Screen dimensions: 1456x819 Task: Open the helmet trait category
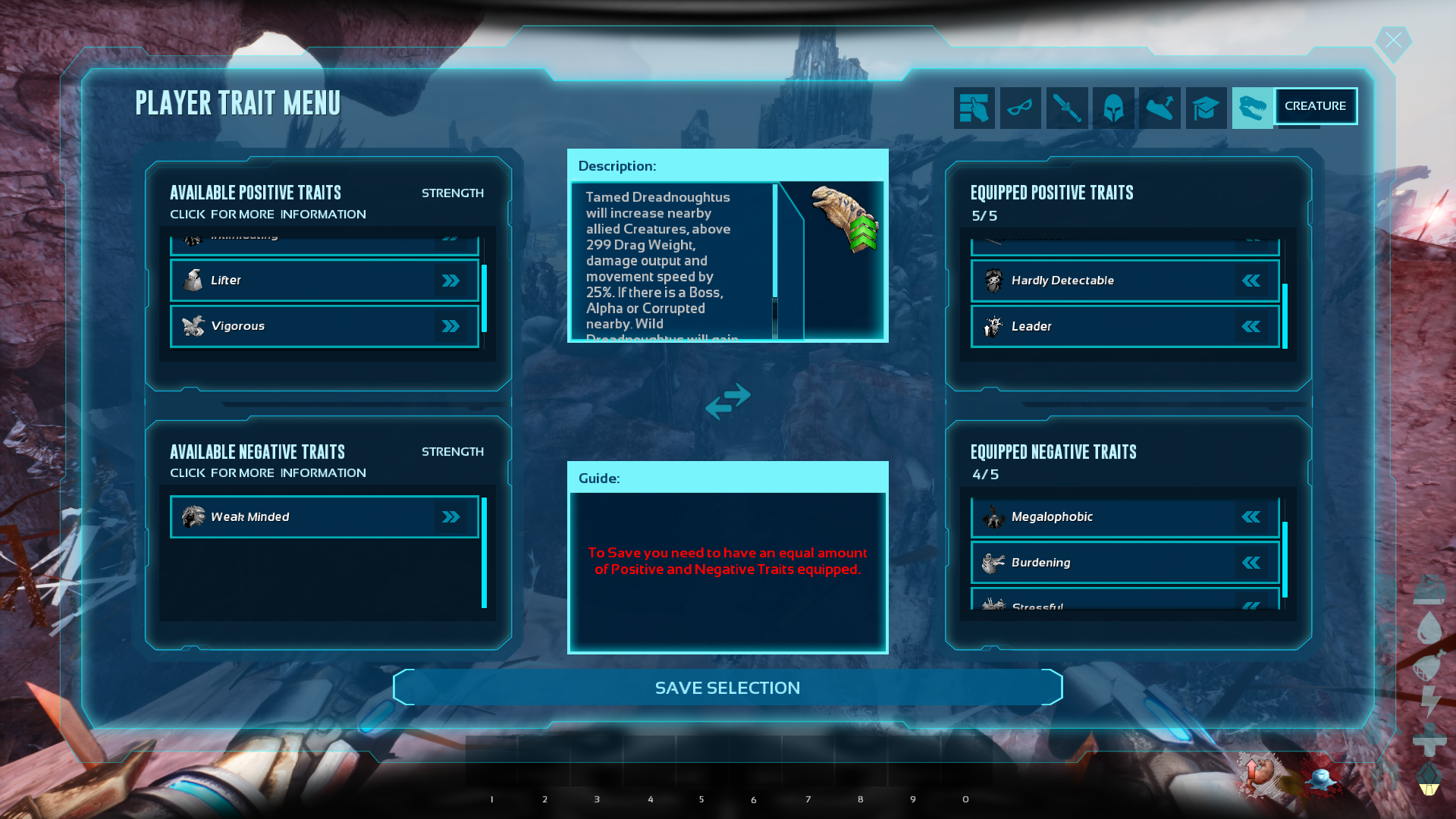(1112, 107)
